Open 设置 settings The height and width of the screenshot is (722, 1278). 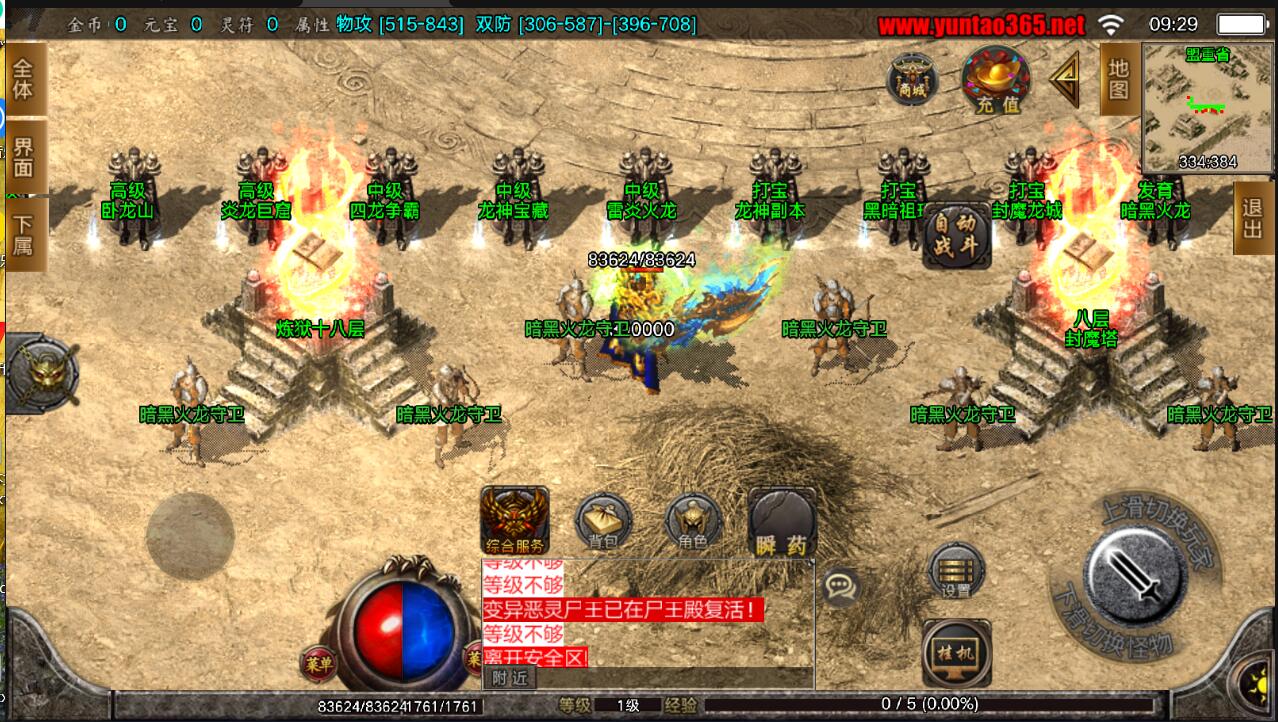(956, 571)
